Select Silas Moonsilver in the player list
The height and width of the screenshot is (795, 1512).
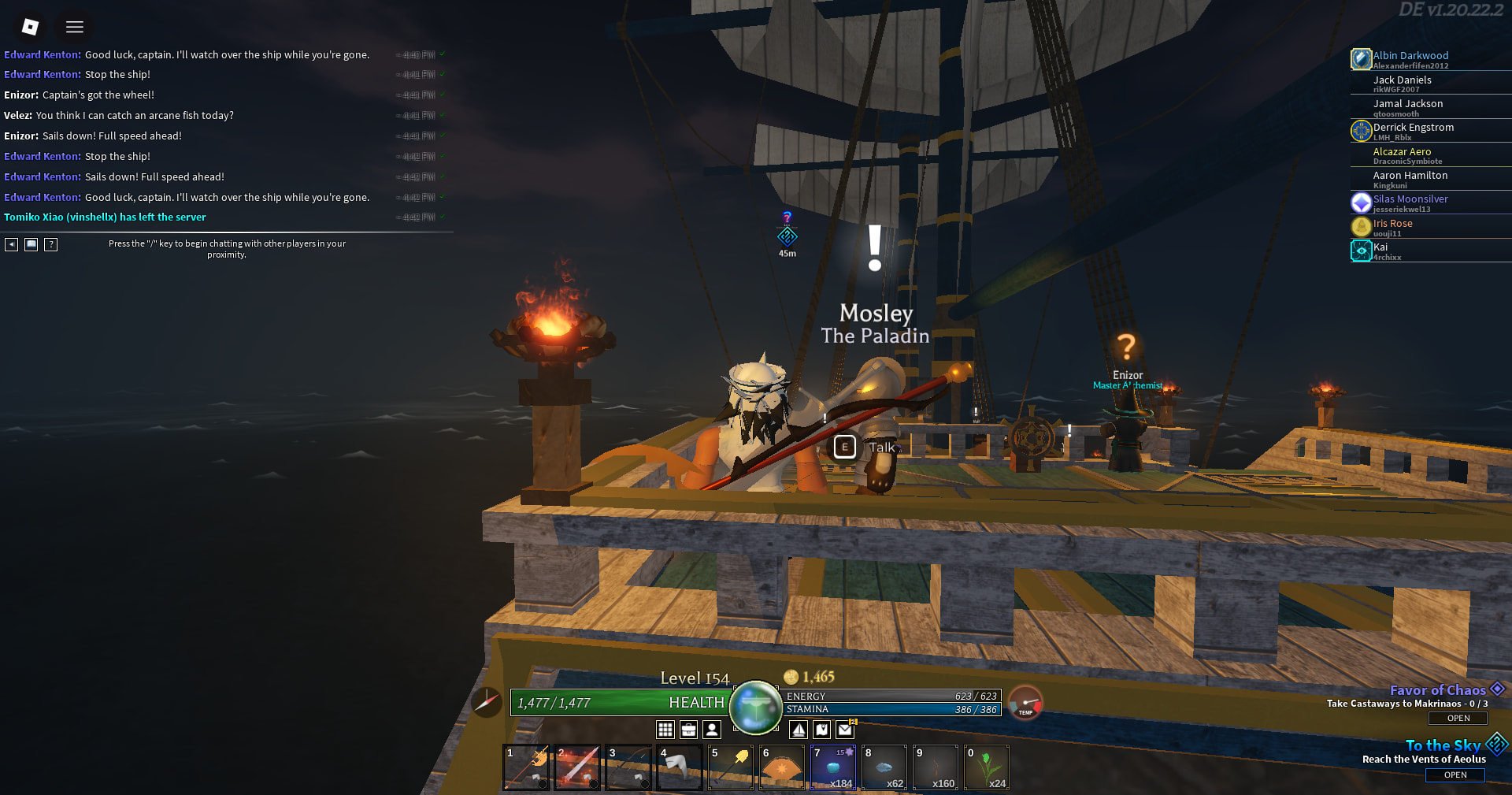click(1410, 200)
